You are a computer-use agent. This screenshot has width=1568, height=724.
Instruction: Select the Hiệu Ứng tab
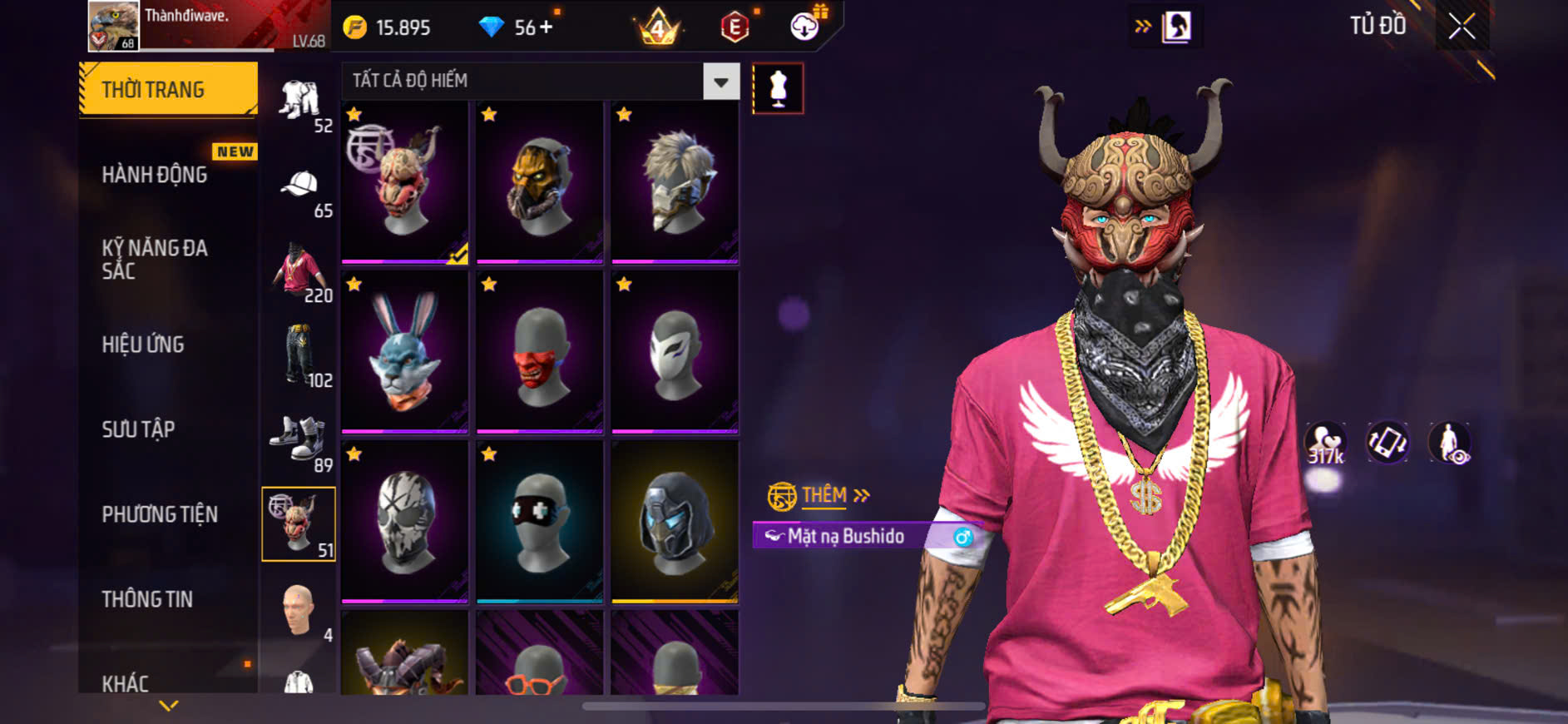pos(143,345)
